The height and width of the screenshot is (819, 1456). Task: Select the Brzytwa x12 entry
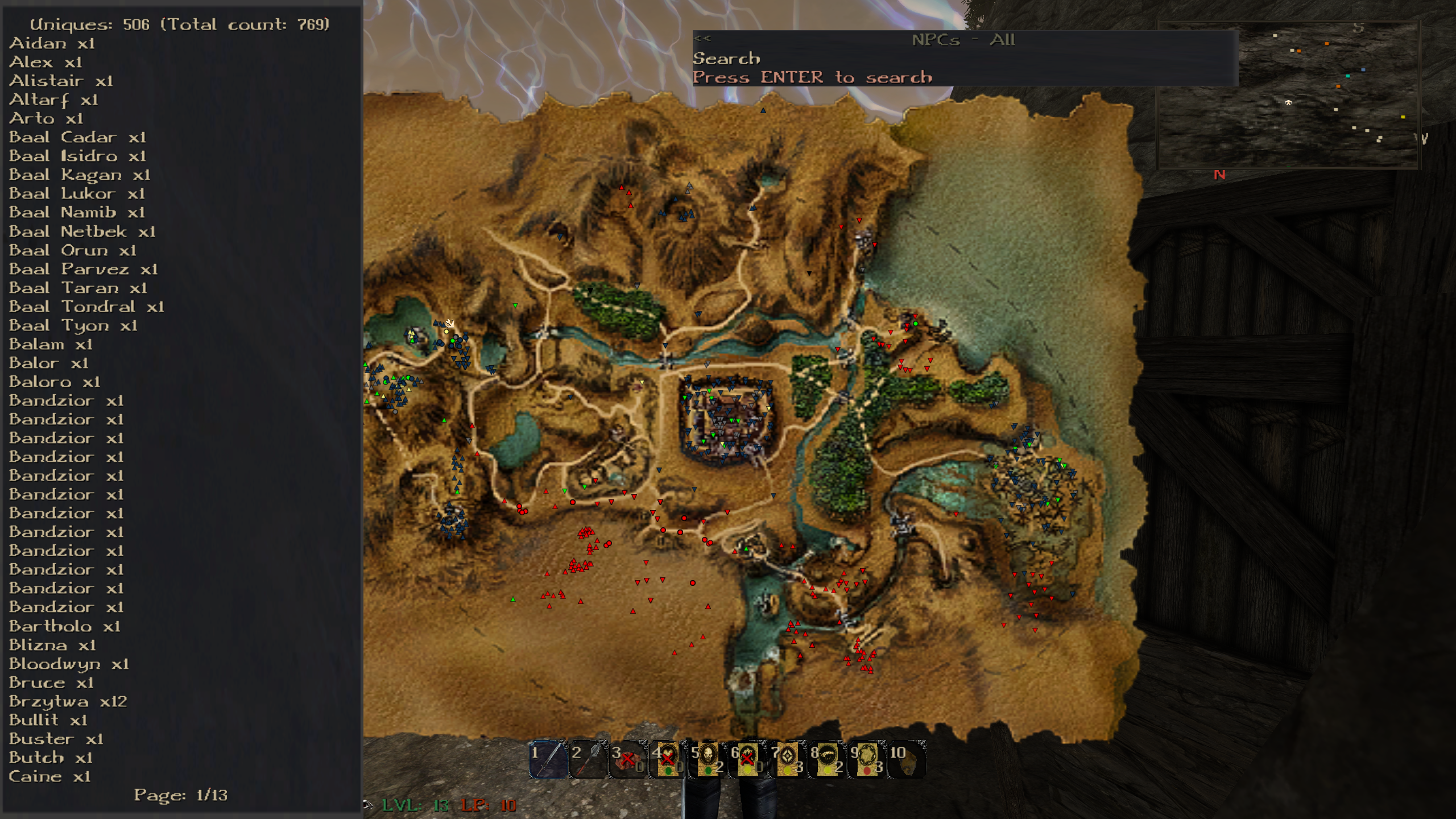[x=68, y=701]
